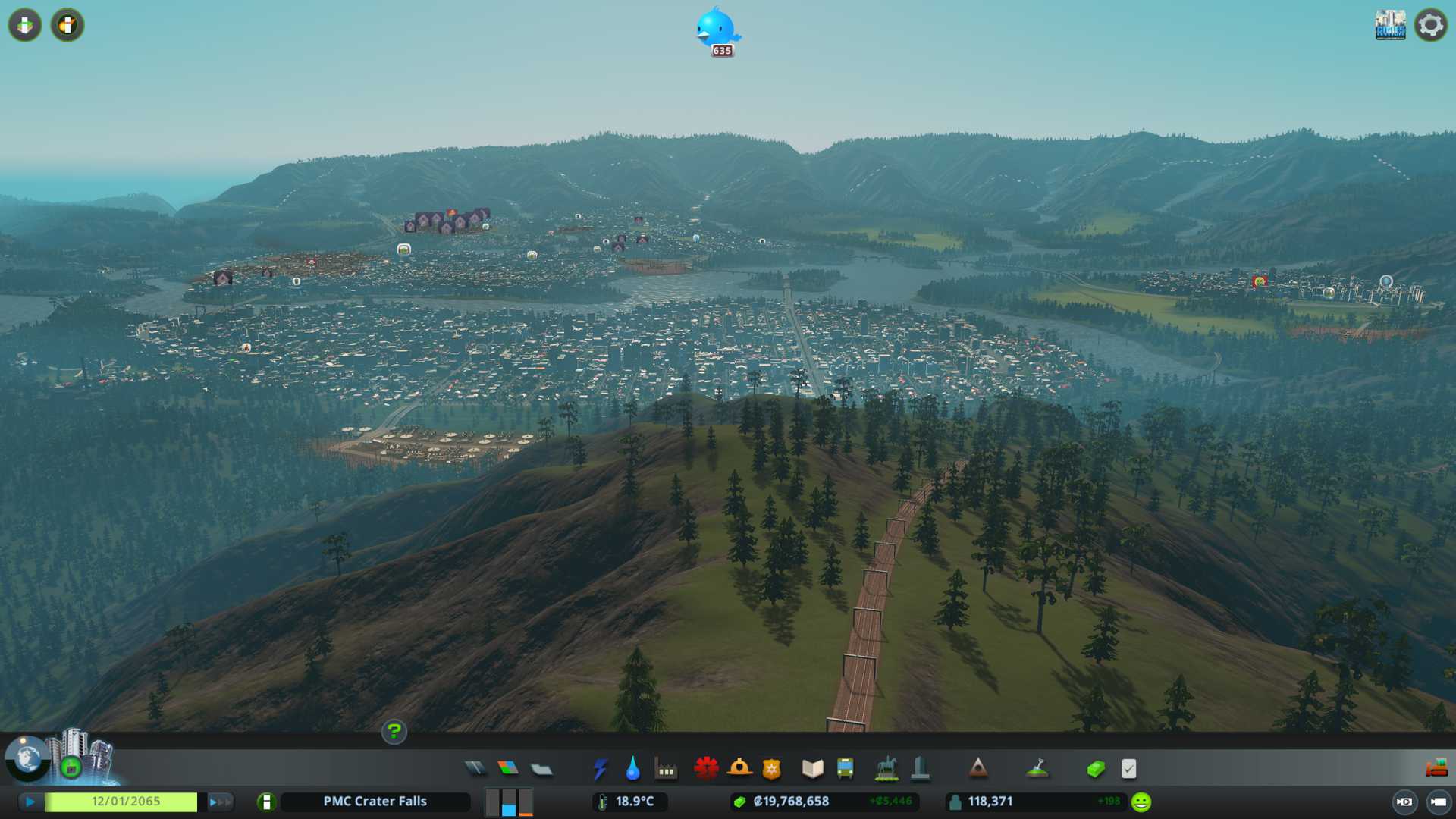
Task: Toggle the free camera mode button
Action: click(1438, 802)
